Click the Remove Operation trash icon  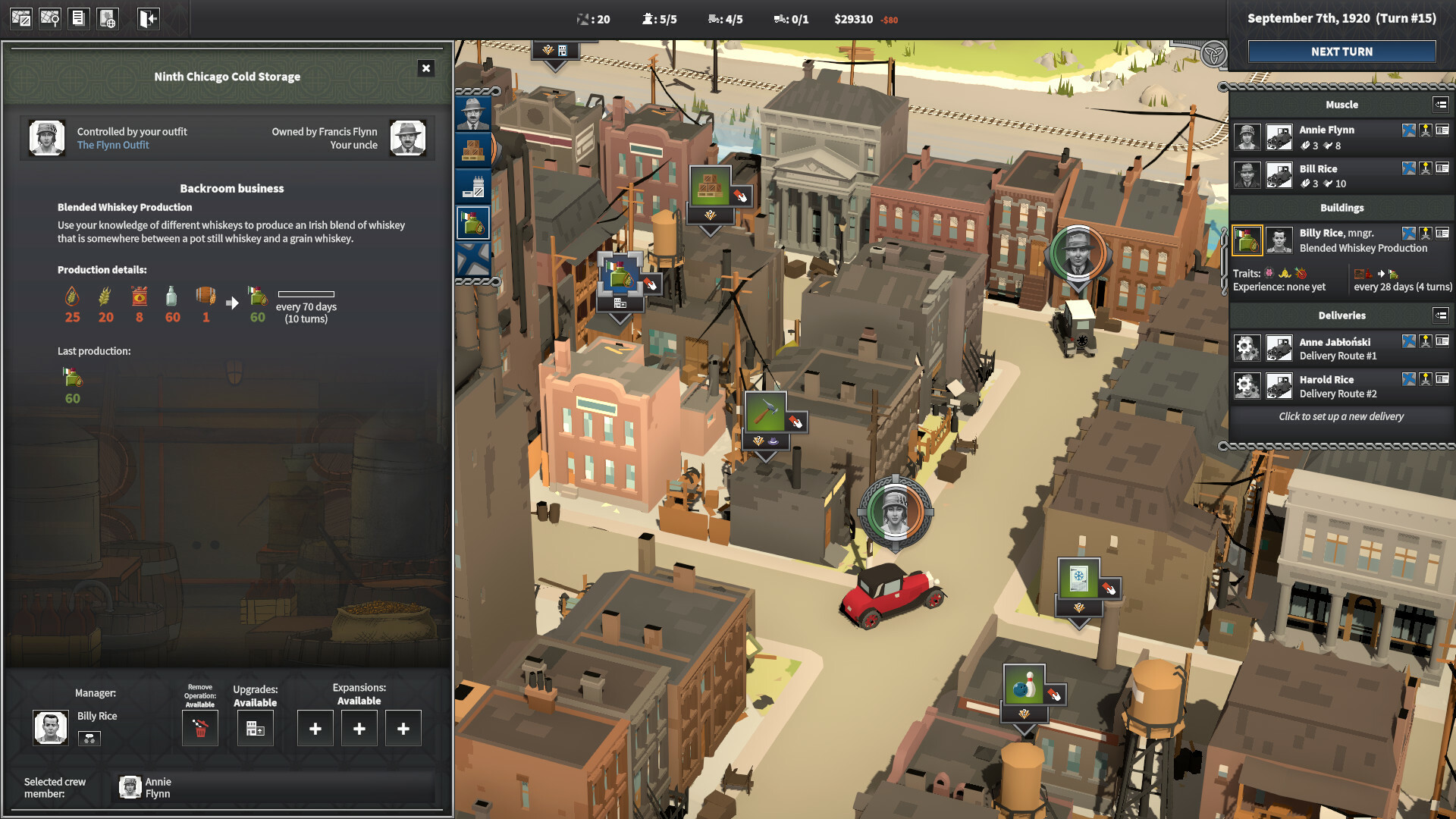click(199, 727)
